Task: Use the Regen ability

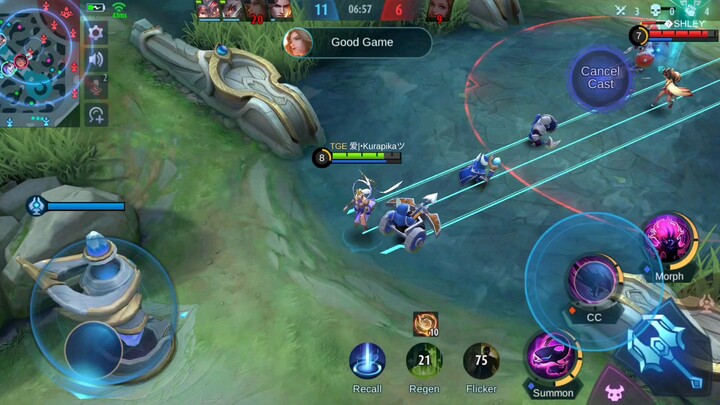Action: [424, 362]
